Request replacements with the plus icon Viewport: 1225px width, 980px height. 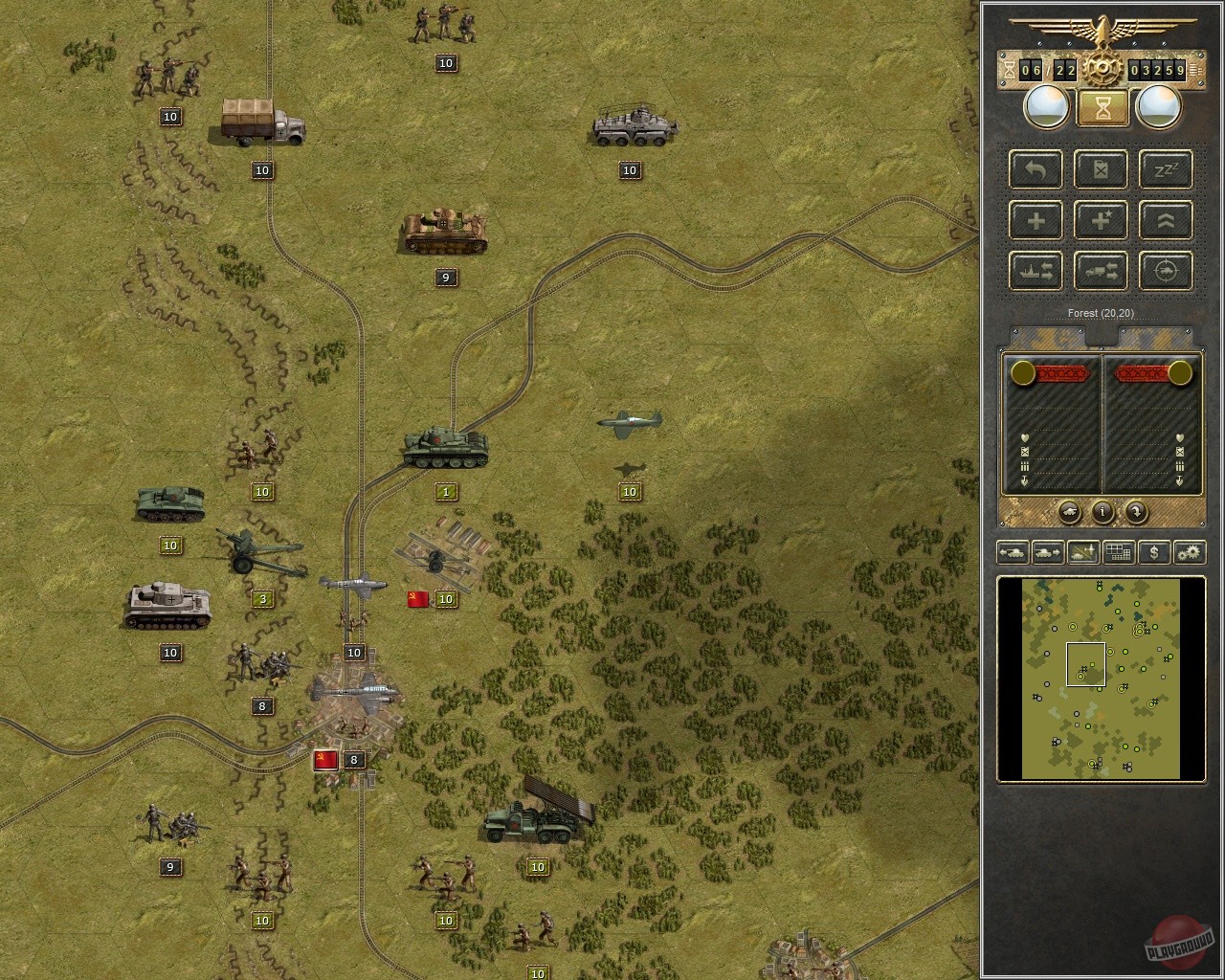click(1035, 220)
